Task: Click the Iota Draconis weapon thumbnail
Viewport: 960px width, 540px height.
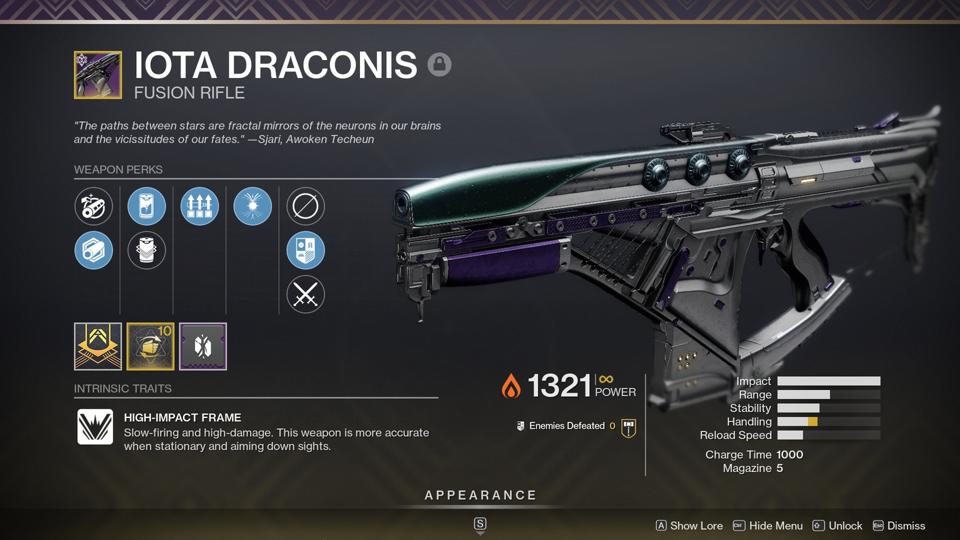Action: tap(98, 75)
